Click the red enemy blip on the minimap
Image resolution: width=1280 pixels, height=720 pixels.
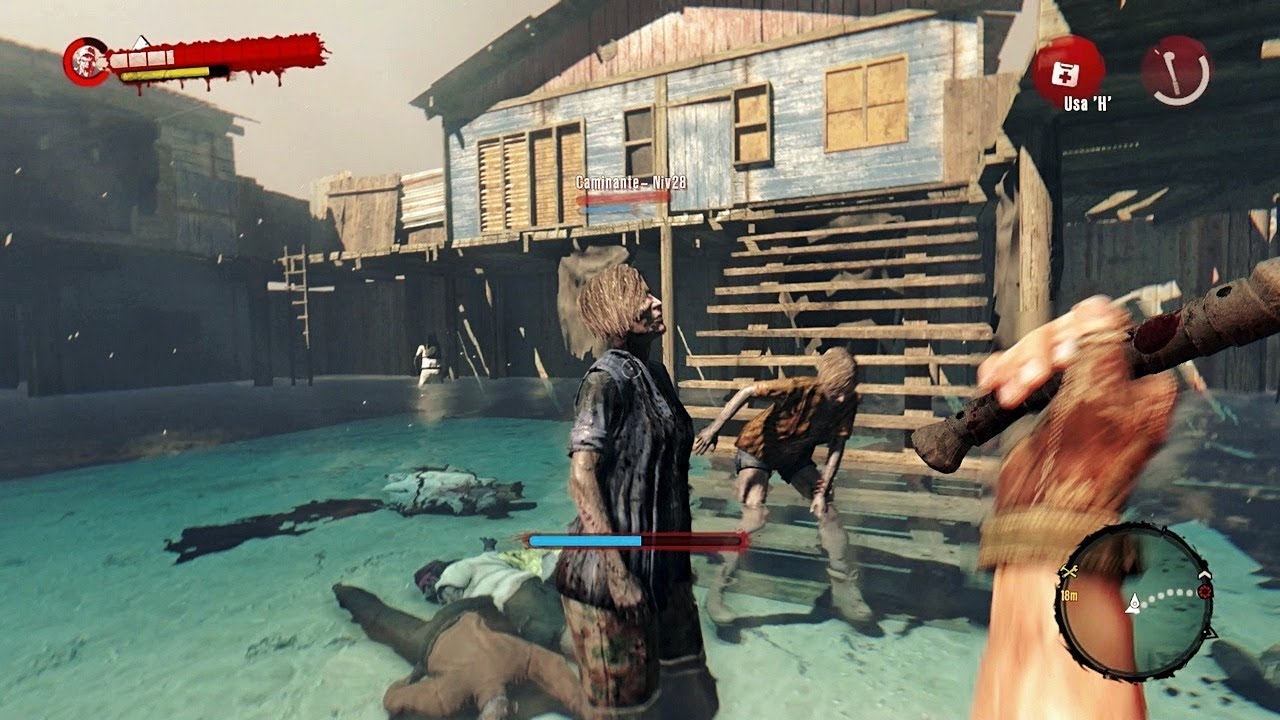click(1204, 590)
